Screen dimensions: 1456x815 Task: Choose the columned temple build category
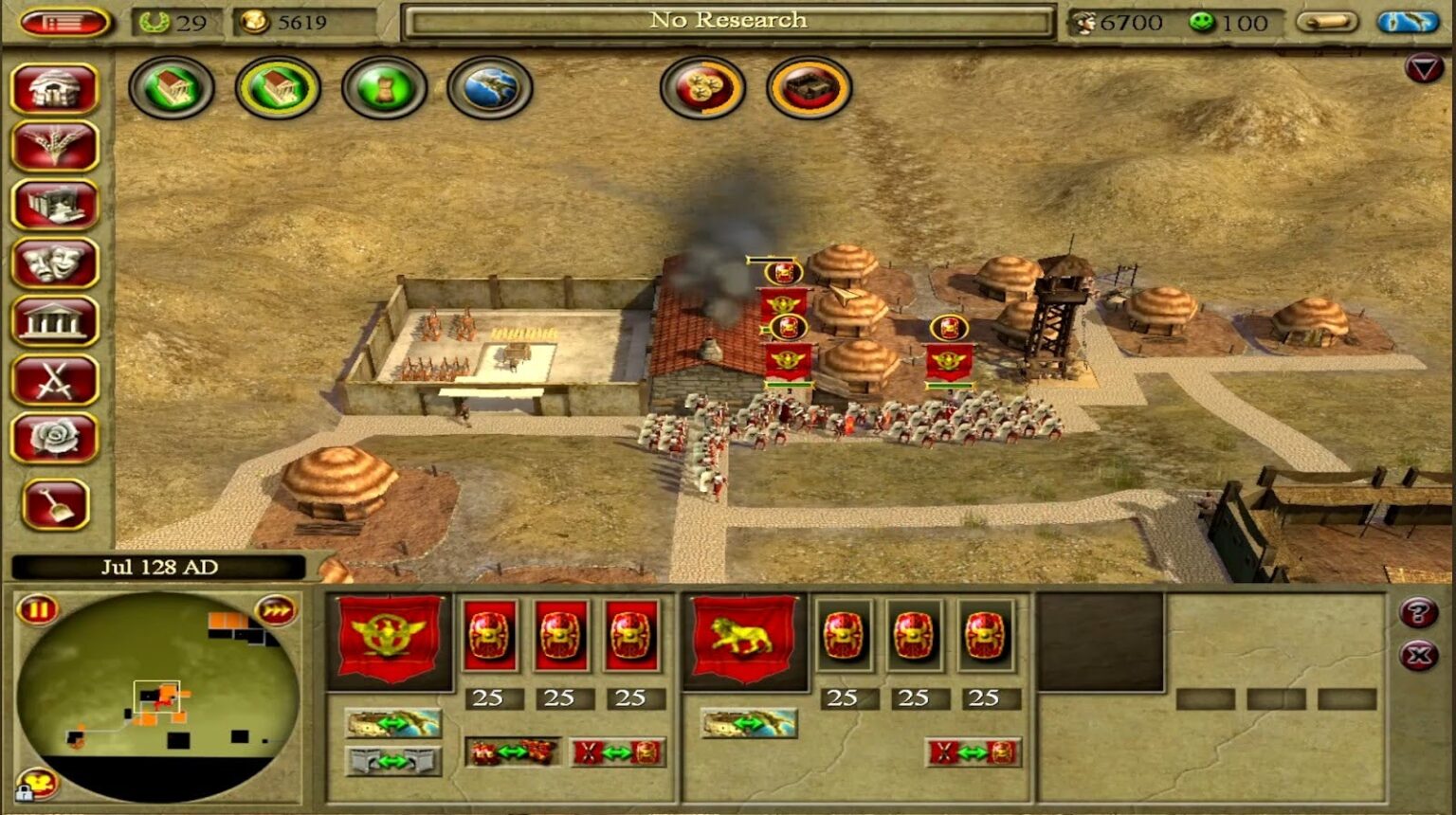pos(55,321)
